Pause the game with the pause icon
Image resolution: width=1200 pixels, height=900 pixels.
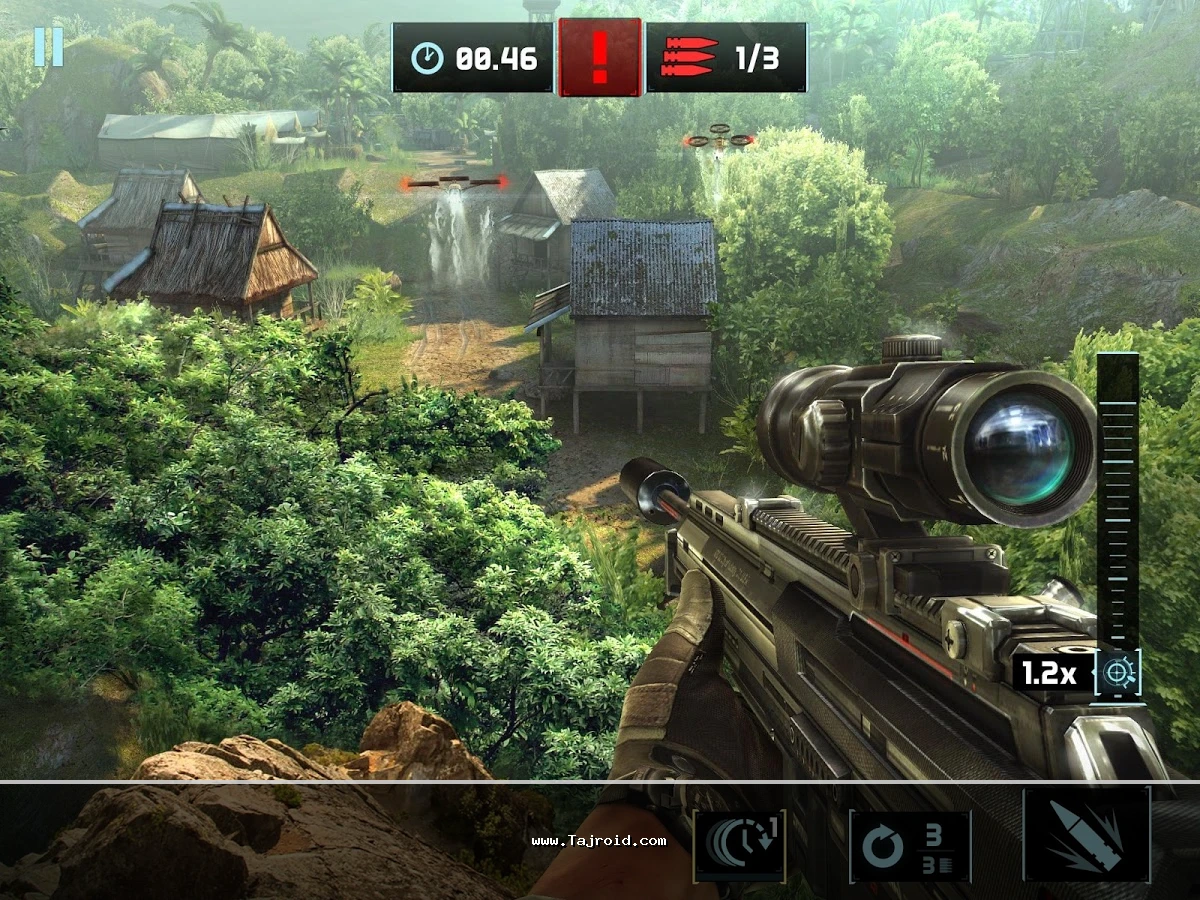pyautogui.click(x=48, y=47)
